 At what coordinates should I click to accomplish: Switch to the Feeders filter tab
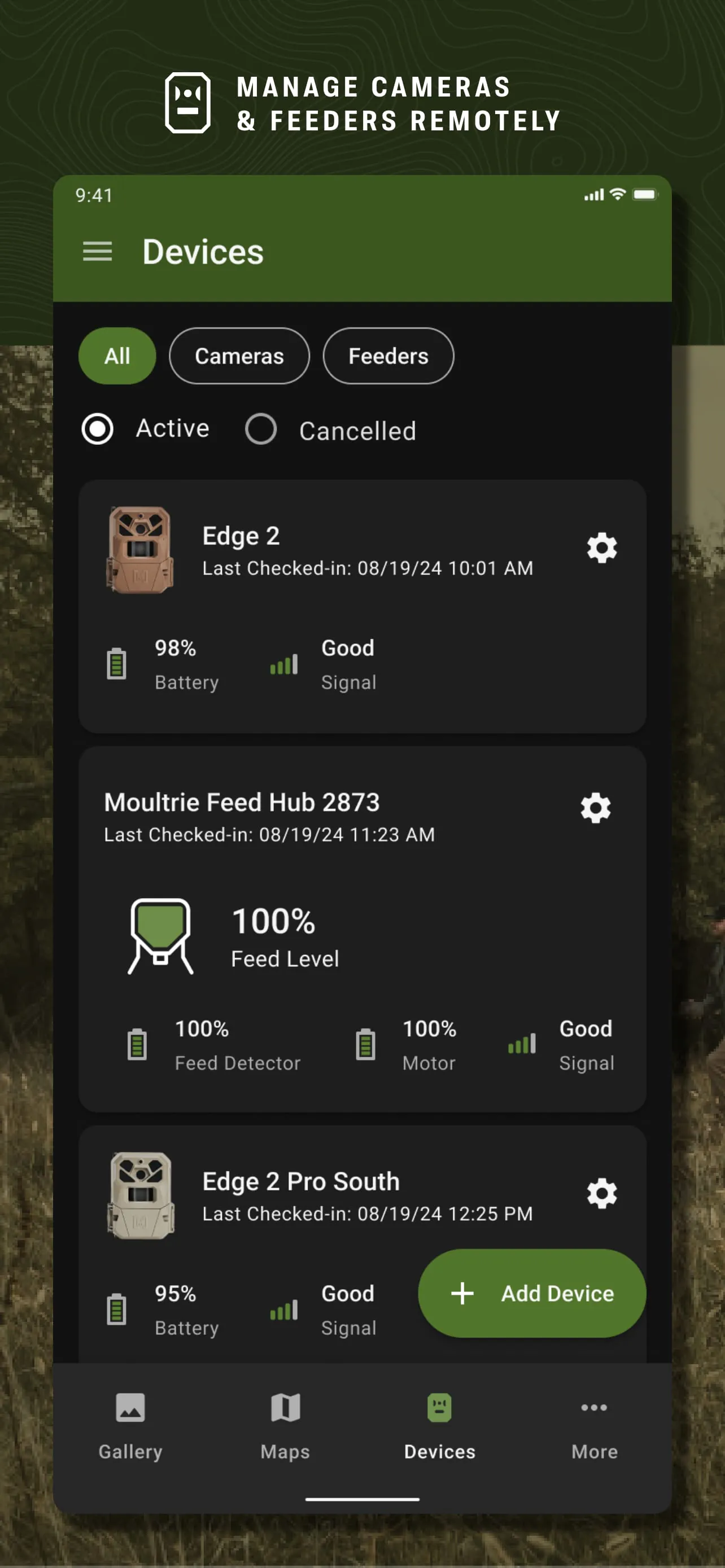pyautogui.click(x=388, y=356)
